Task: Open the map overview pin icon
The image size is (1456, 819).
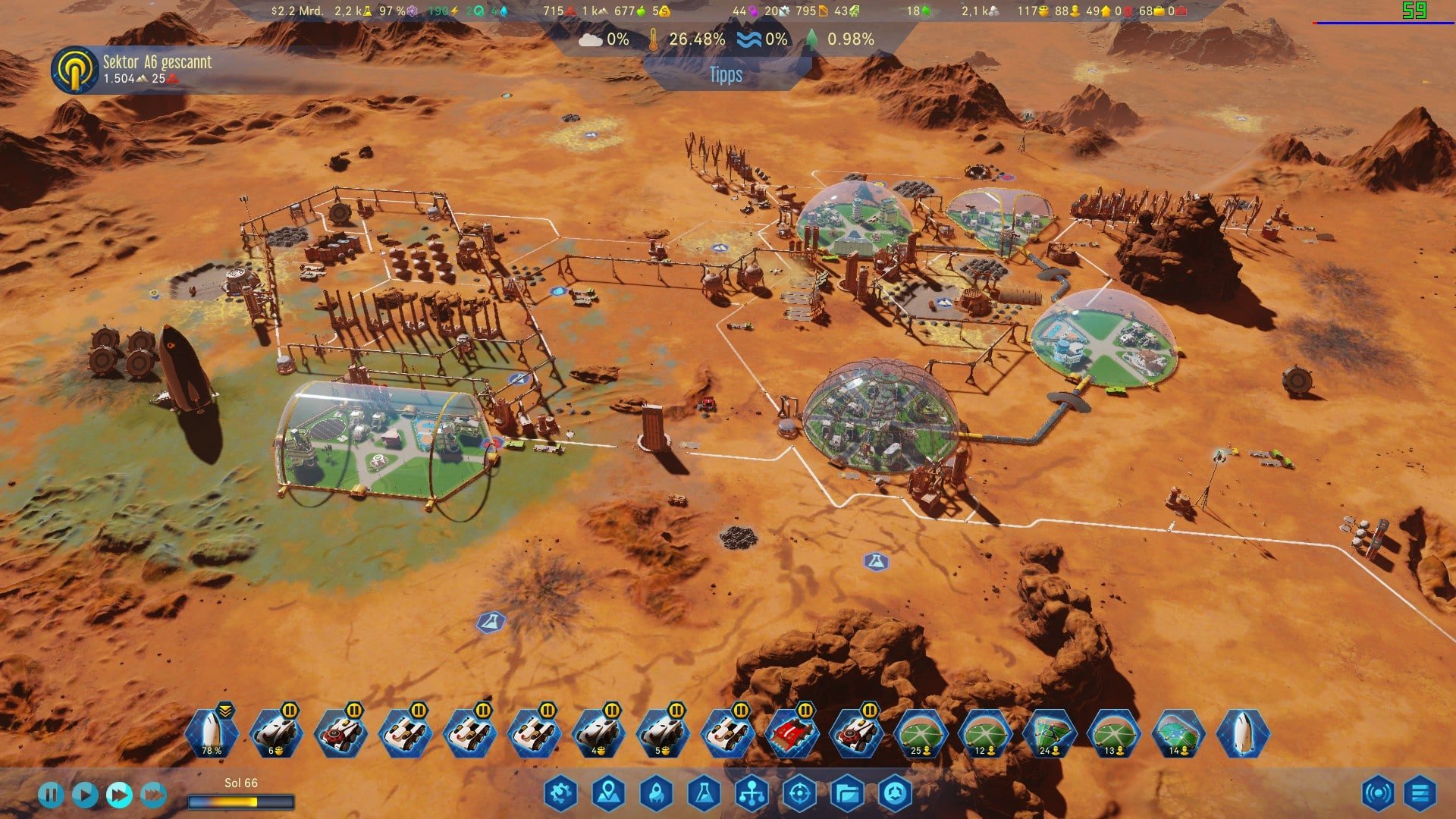Action: point(608,793)
